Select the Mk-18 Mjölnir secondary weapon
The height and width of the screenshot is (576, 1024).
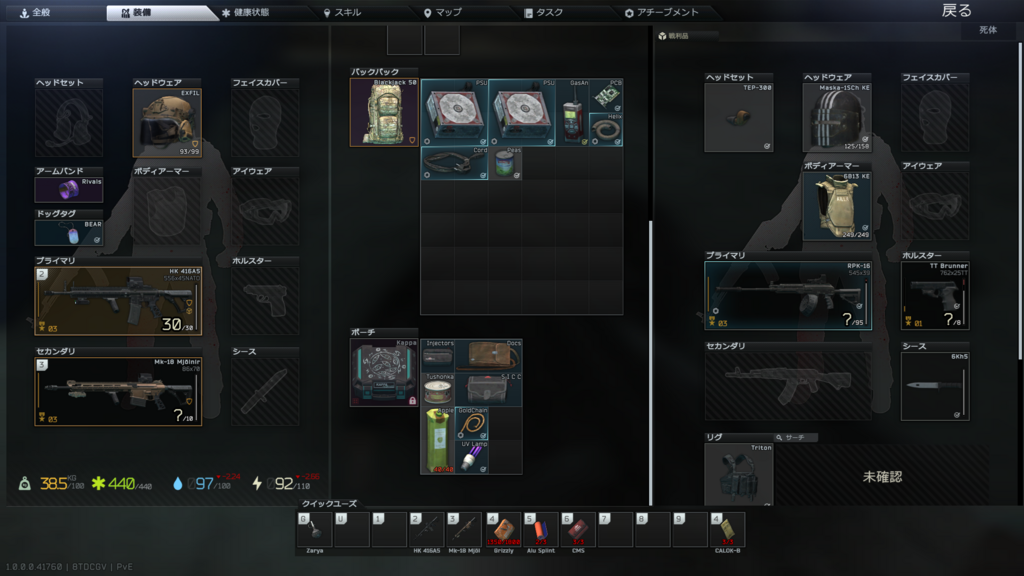[x=118, y=391]
